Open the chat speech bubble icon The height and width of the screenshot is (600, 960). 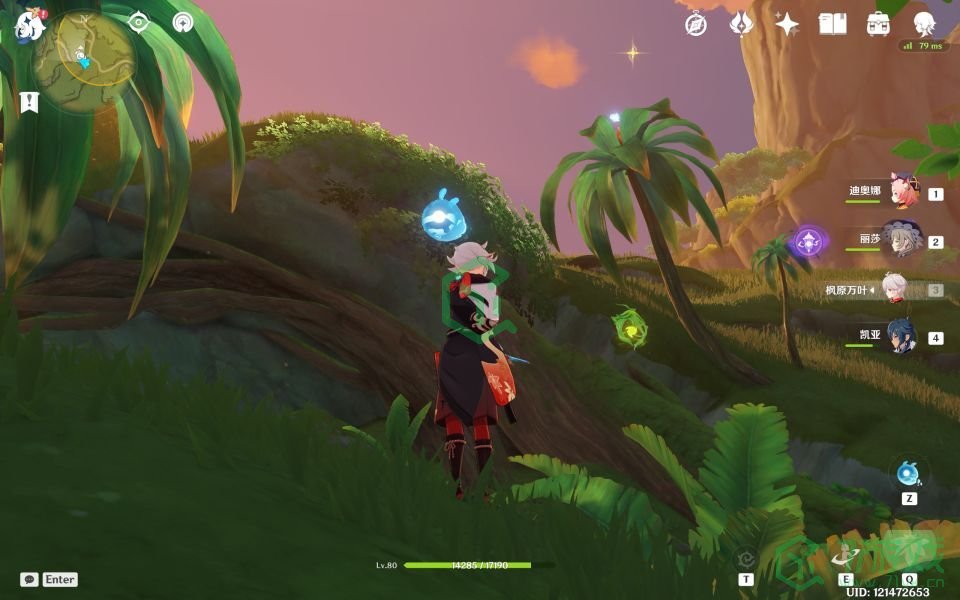click(29, 579)
